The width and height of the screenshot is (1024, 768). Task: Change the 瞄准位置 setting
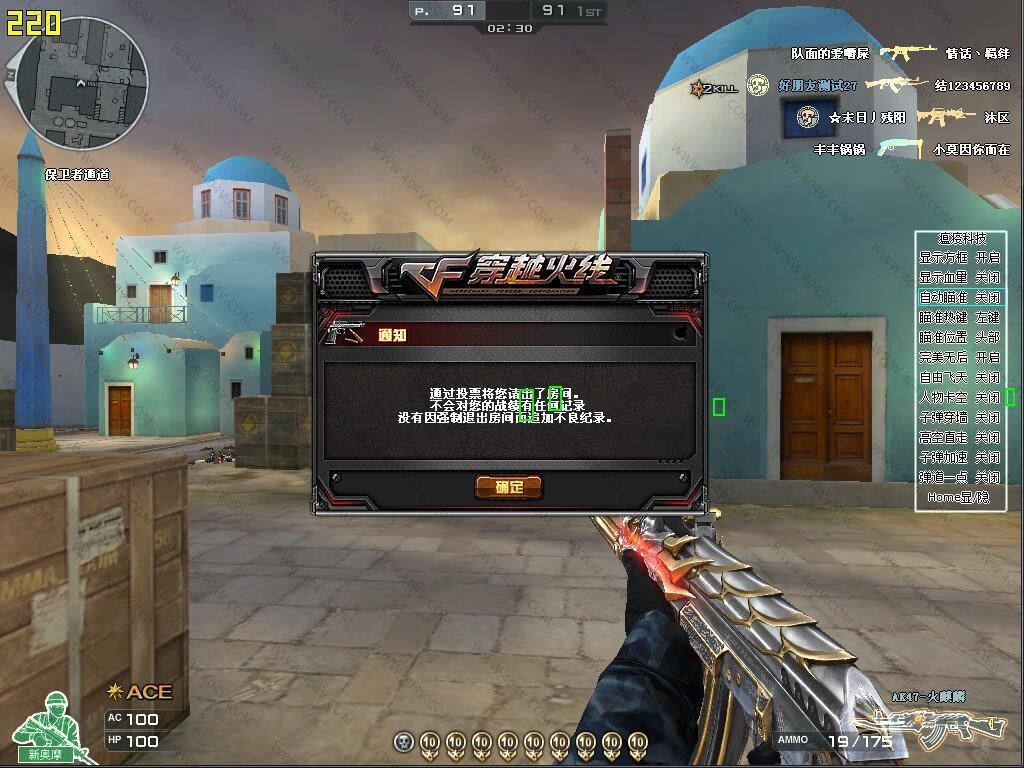click(x=959, y=337)
